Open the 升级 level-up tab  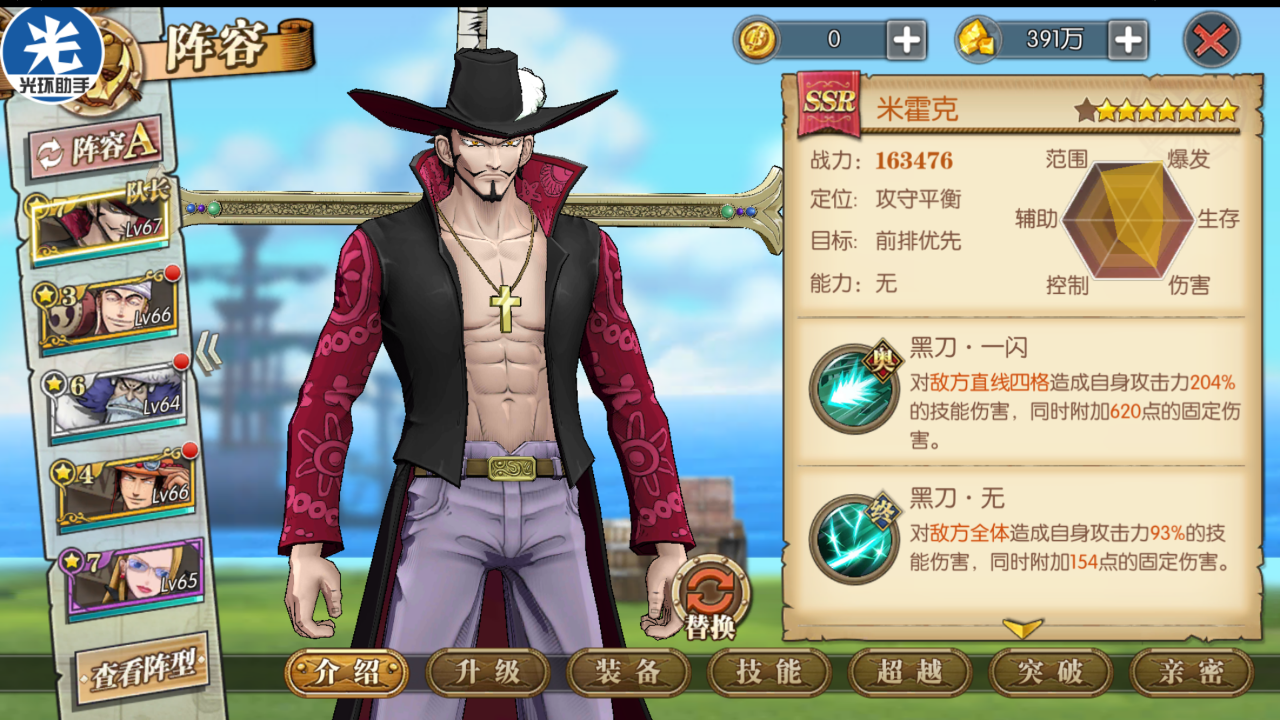tap(487, 672)
